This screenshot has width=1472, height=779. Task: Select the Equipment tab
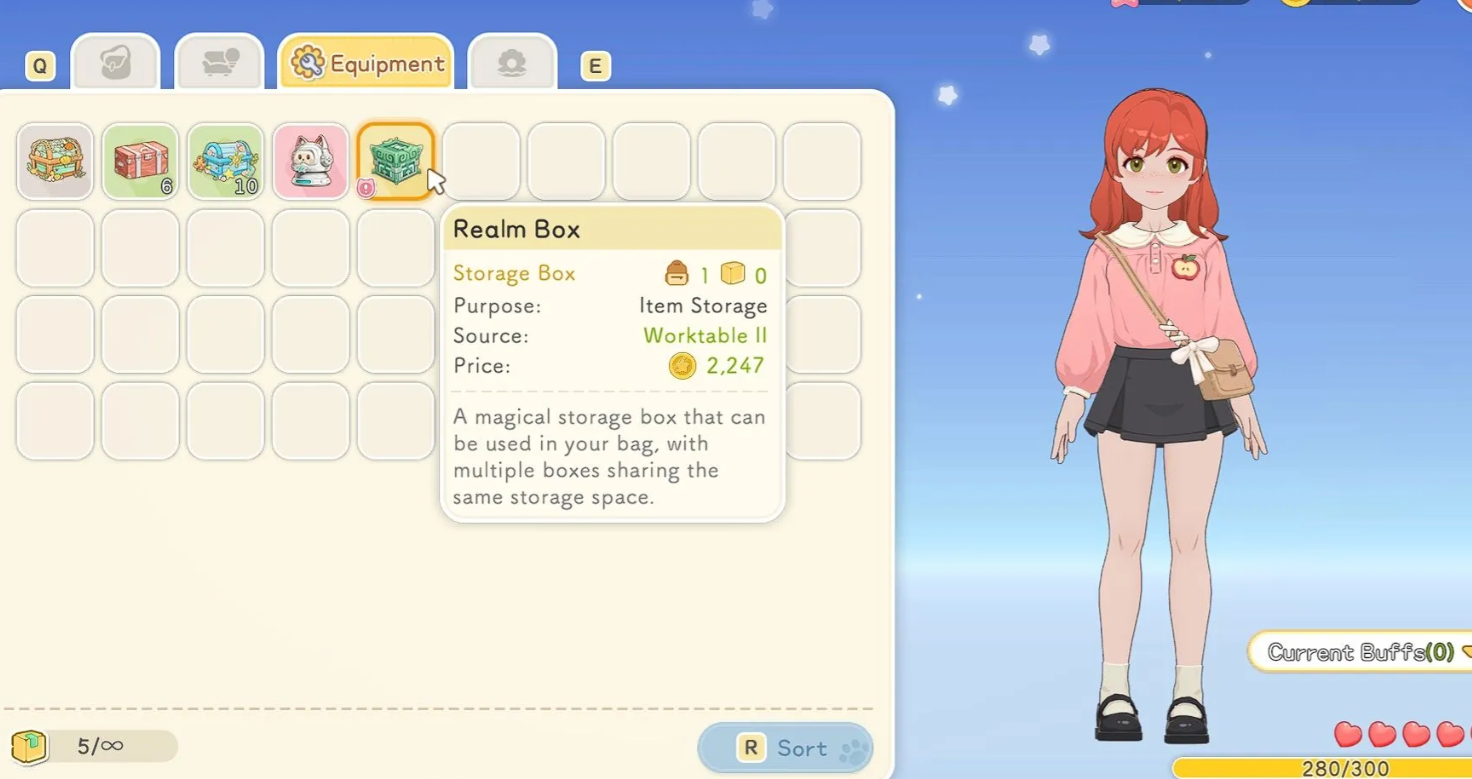pyautogui.click(x=366, y=64)
